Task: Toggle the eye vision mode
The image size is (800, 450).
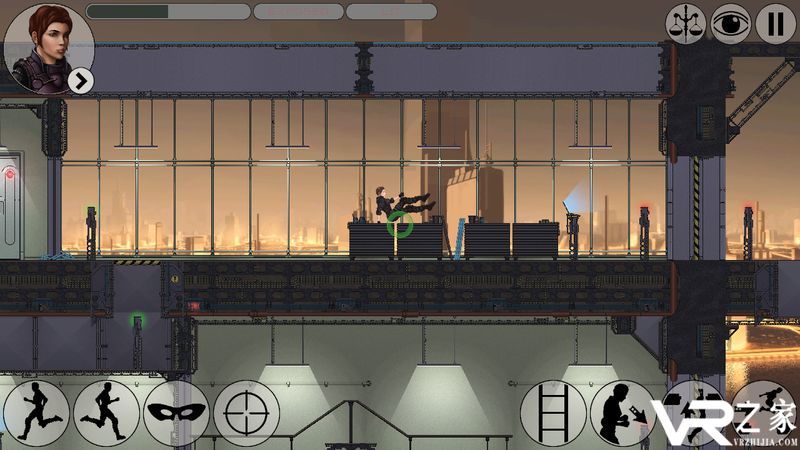Action: tap(730, 23)
